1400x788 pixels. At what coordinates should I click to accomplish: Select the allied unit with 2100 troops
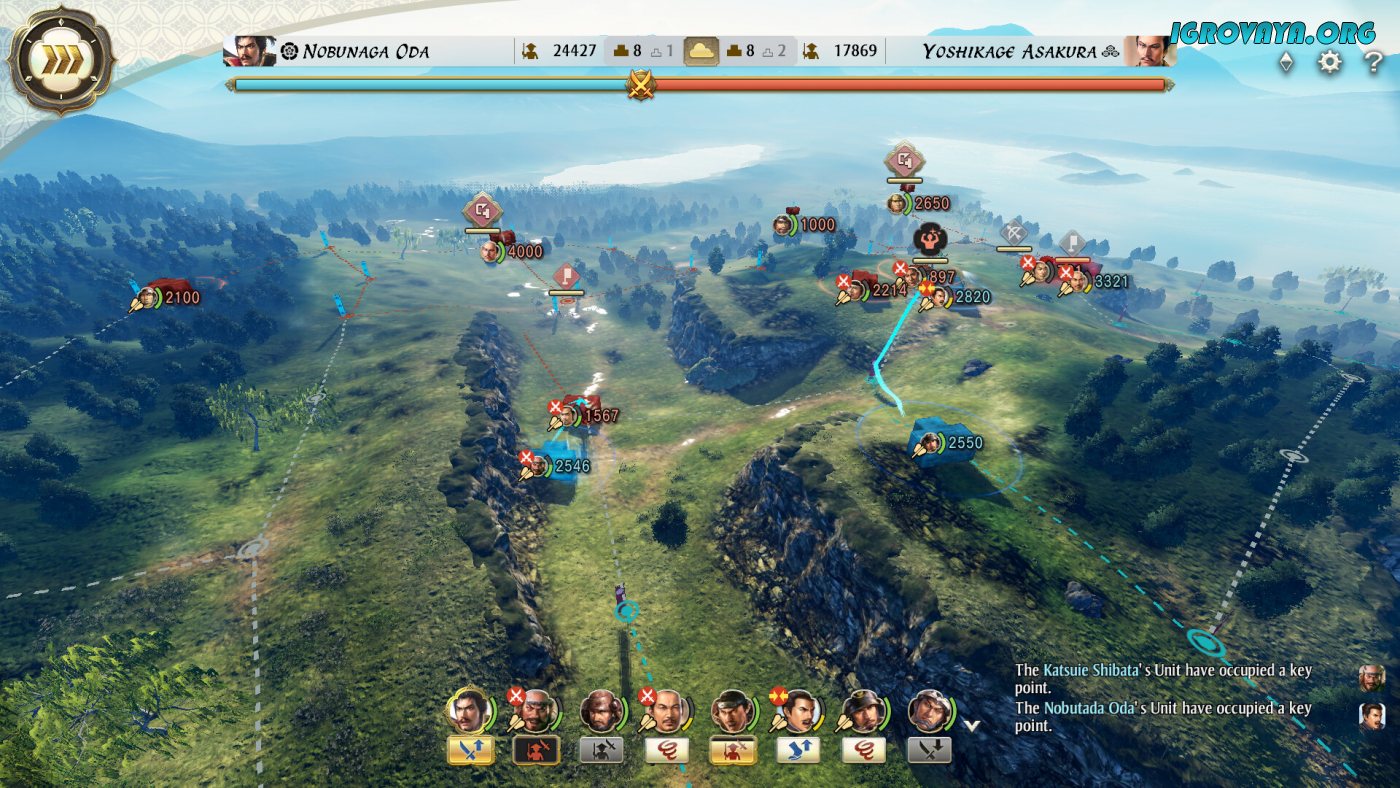tap(150, 297)
